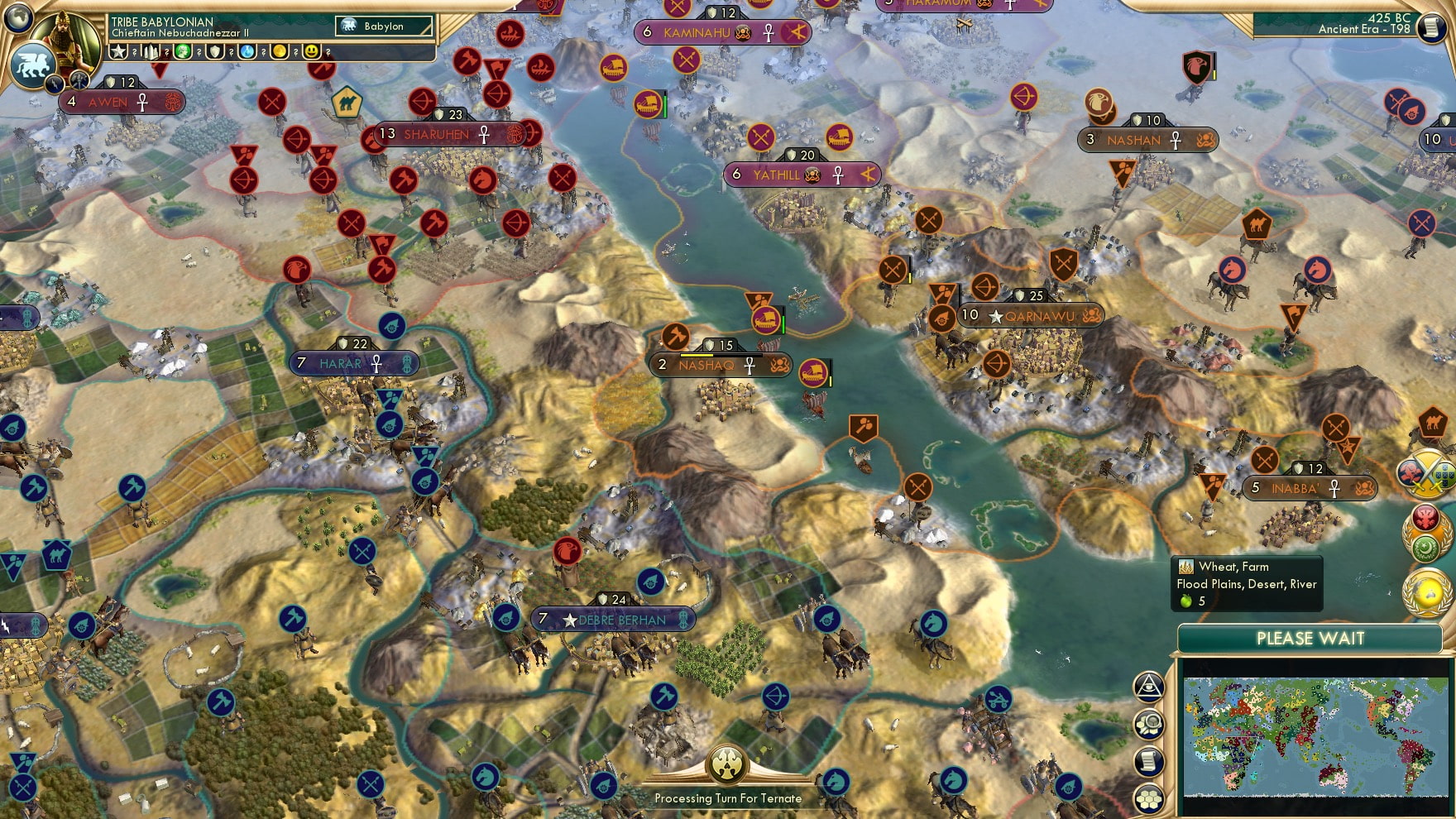
Task: Click the science flask indicator in stats bar
Action: pos(247,53)
